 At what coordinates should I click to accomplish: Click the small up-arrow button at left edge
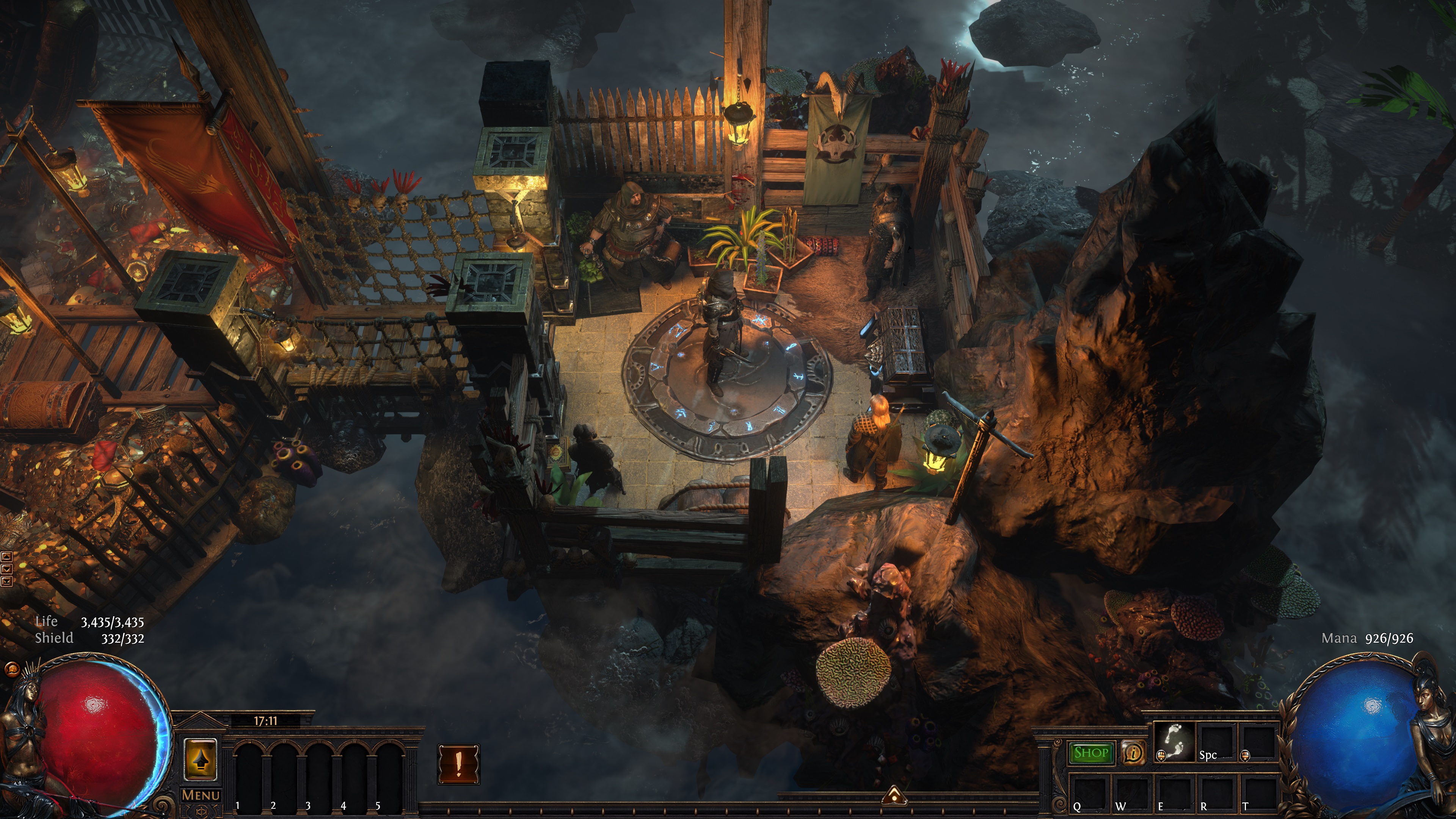(x=7, y=557)
